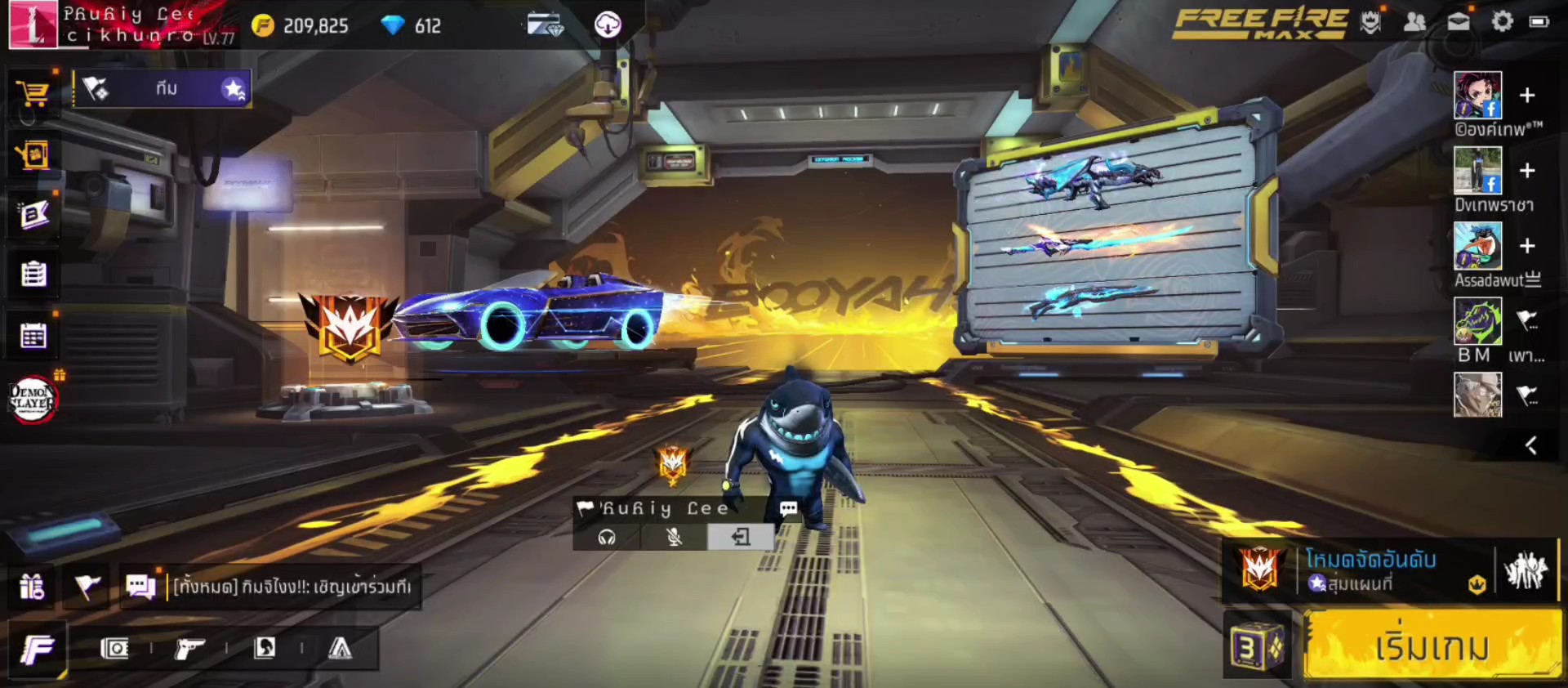Image resolution: width=1568 pixels, height=688 pixels.
Task: Toggle the microphone mute icon
Action: [x=674, y=537]
